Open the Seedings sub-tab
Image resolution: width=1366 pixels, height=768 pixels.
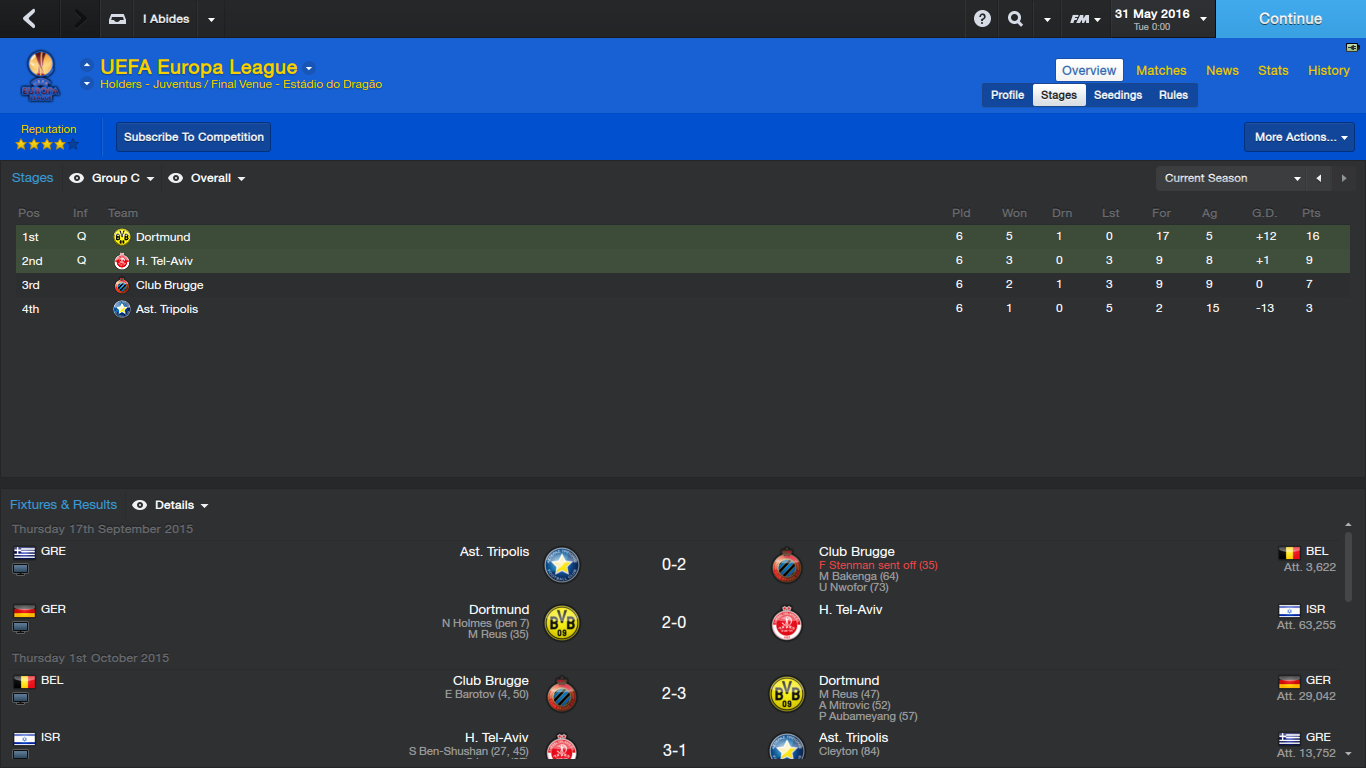pos(1117,94)
